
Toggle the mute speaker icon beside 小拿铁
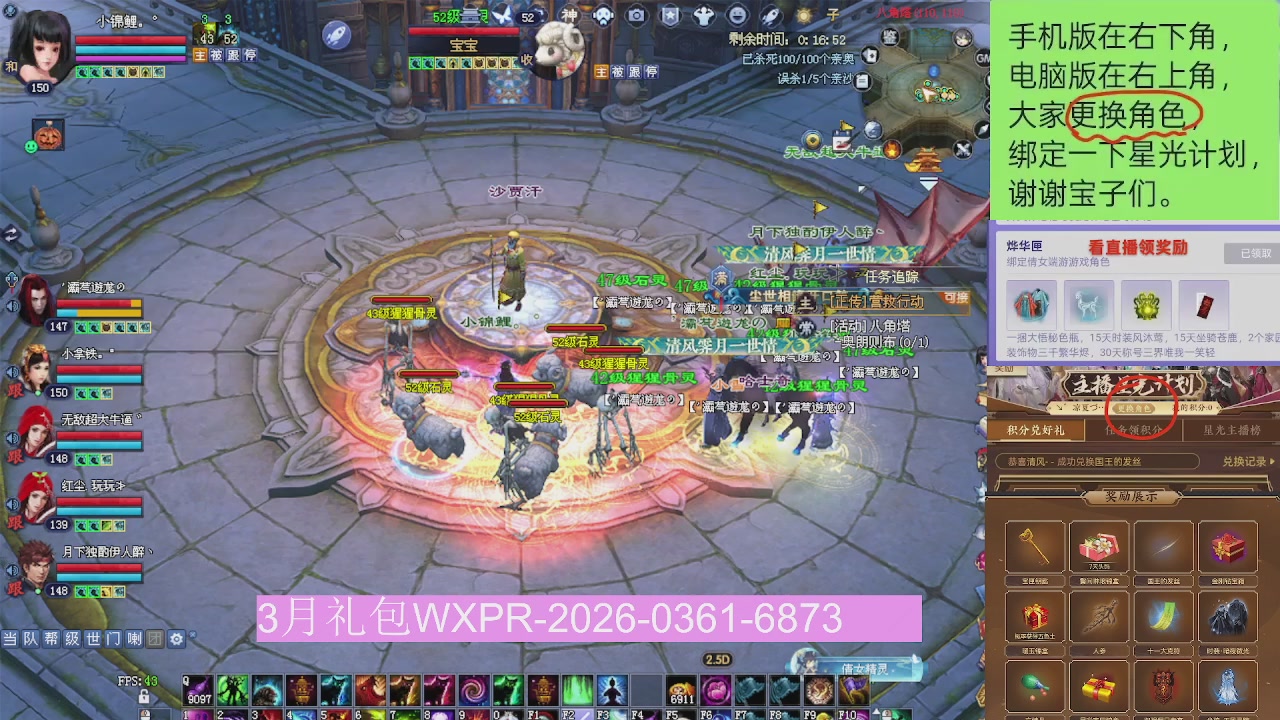[10, 372]
